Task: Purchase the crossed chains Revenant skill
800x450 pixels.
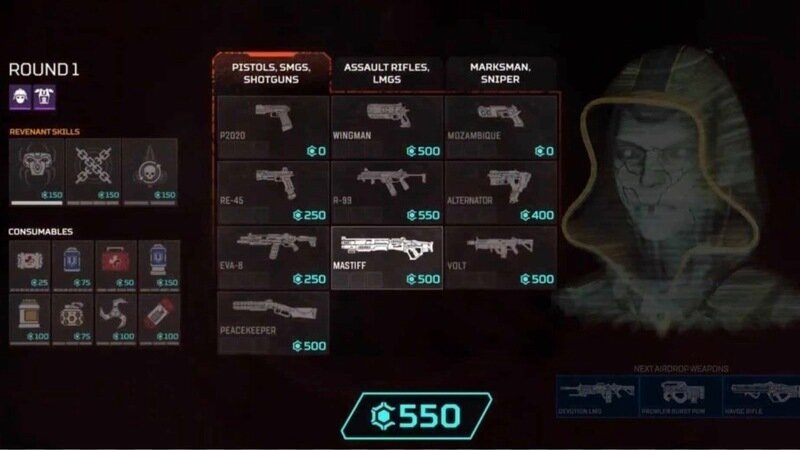Action: [93, 170]
